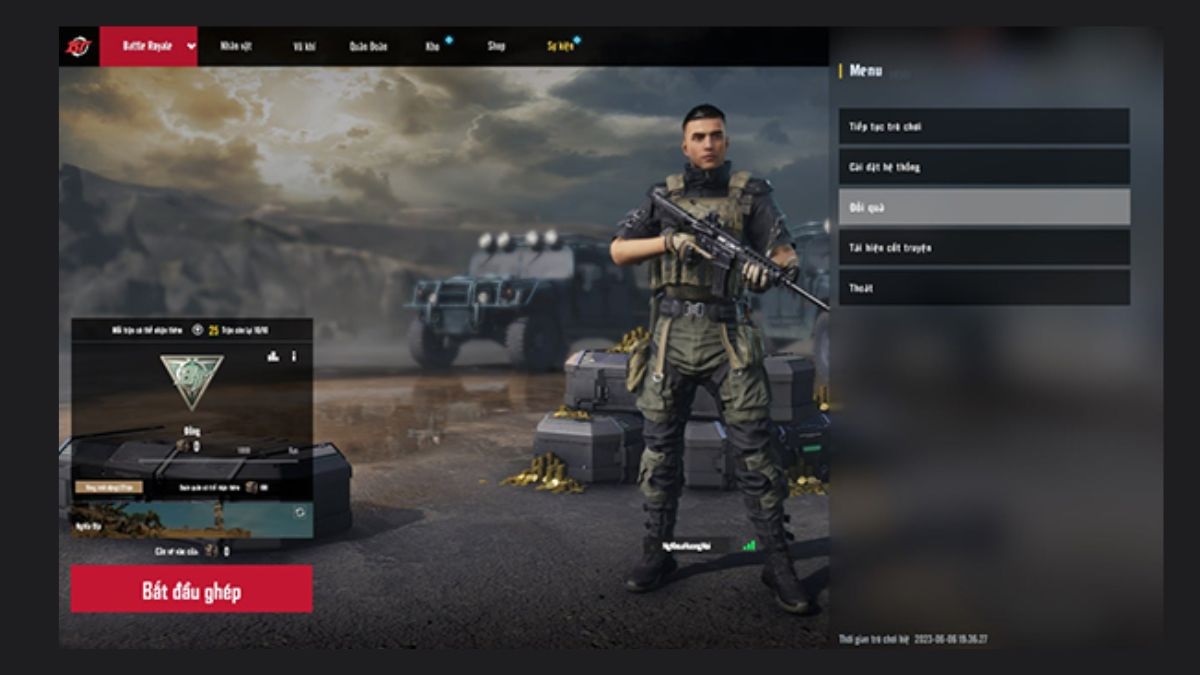The width and height of the screenshot is (1200, 675).
Task: Choose Tái hiện cốt truyện
Action: pyautogui.click(x=984, y=247)
